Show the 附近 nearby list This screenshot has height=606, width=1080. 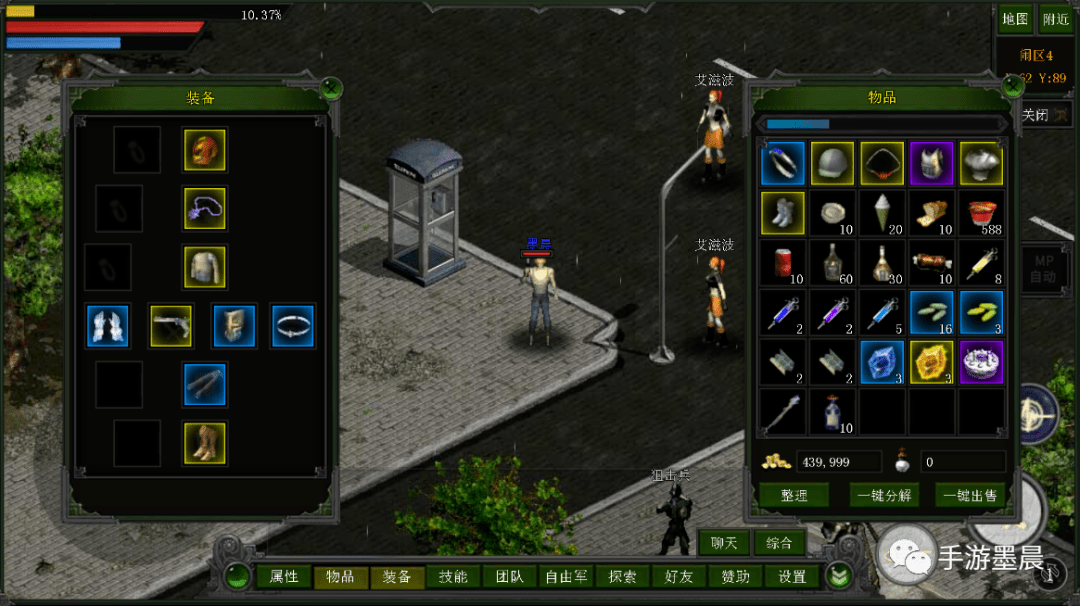pyautogui.click(x=1055, y=19)
